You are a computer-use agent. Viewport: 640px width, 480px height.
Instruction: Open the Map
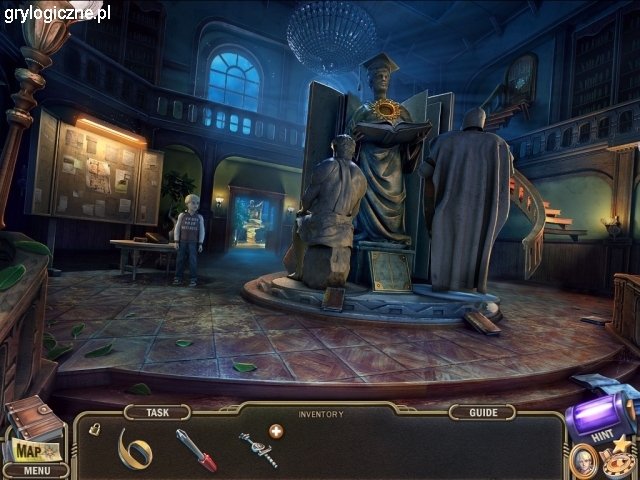point(30,449)
